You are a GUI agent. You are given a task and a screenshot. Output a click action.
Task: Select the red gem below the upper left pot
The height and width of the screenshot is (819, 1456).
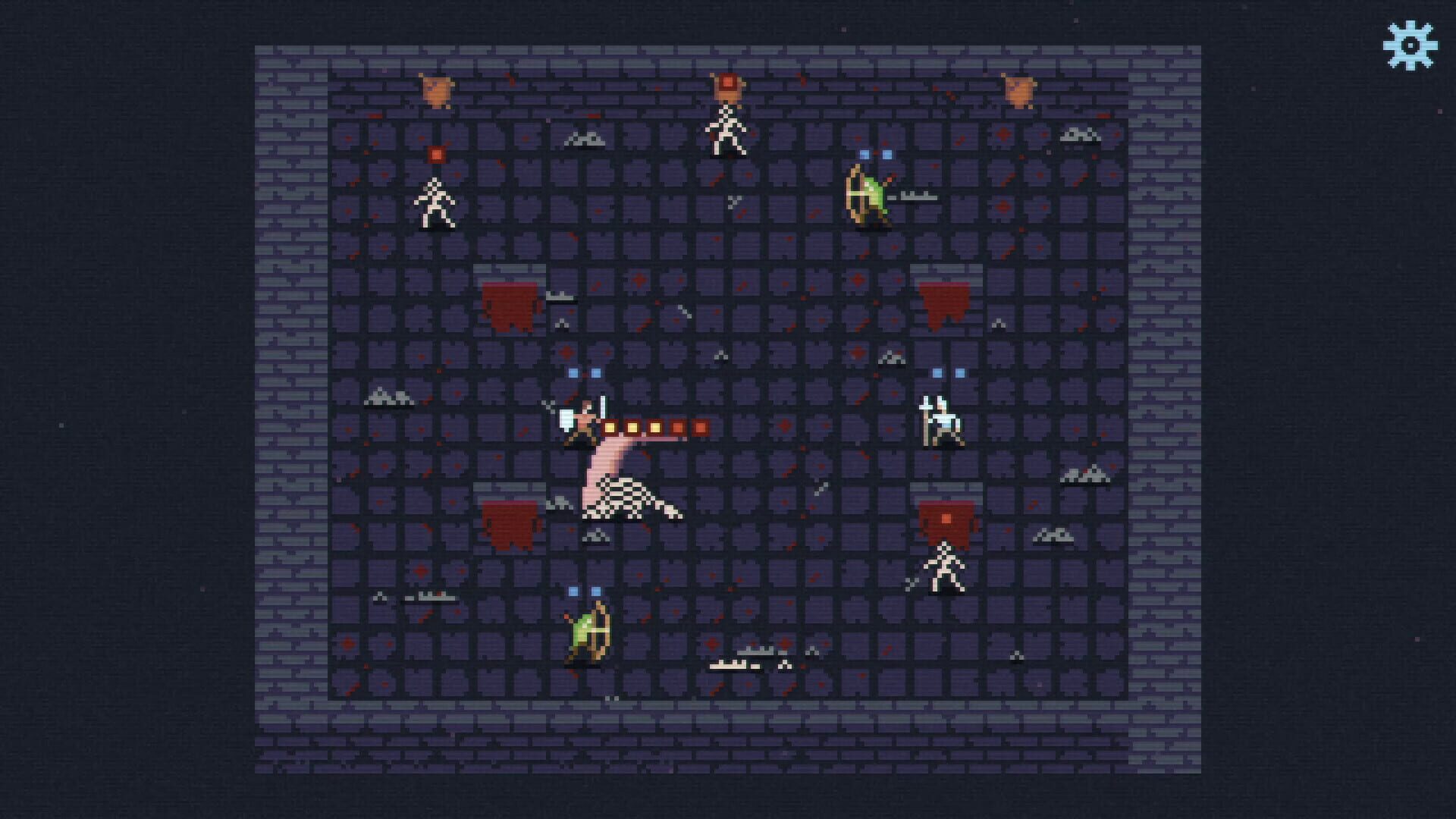point(436,155)
